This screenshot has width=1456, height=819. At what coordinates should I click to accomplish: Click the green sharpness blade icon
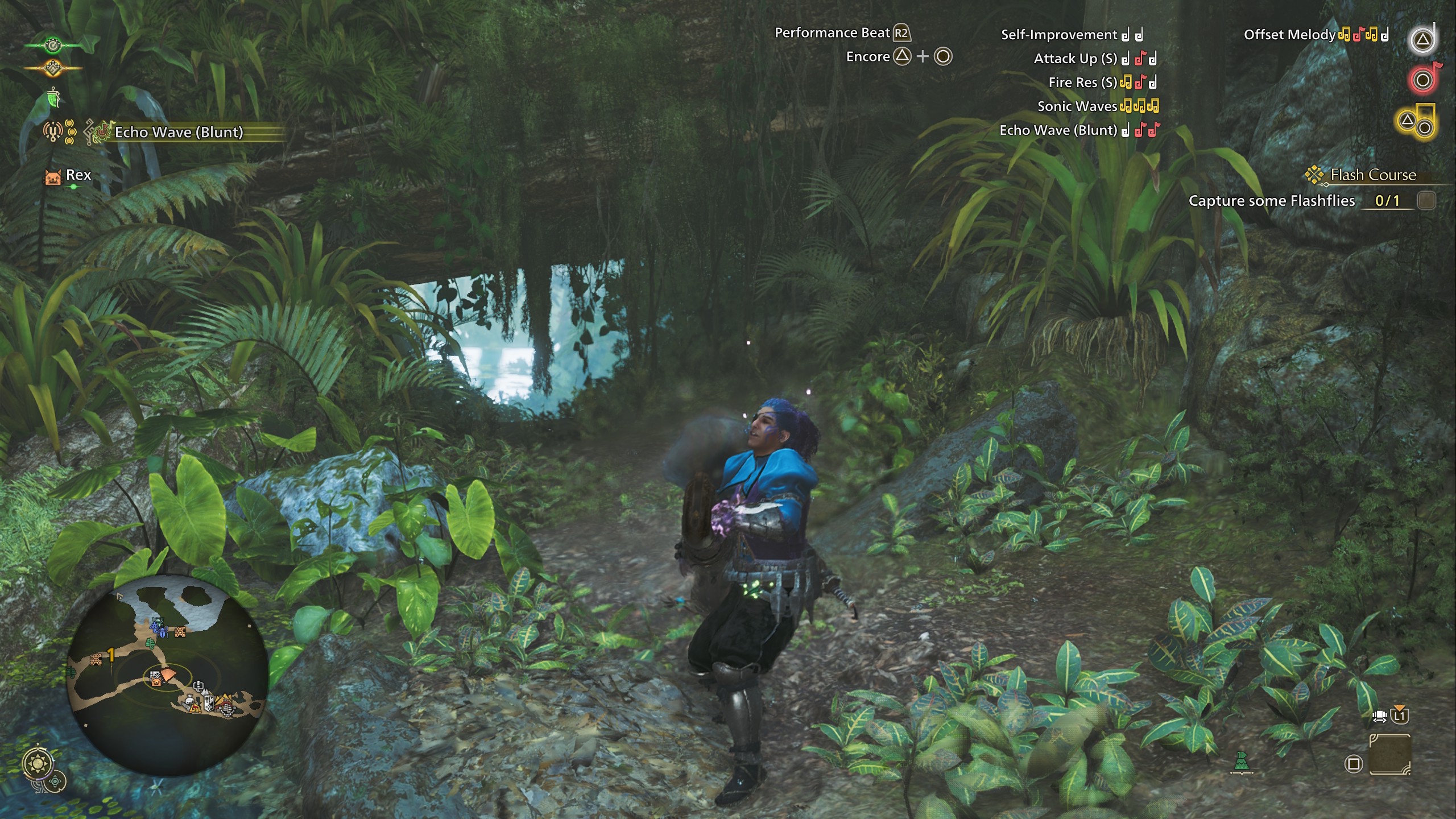tap(54, 99)
